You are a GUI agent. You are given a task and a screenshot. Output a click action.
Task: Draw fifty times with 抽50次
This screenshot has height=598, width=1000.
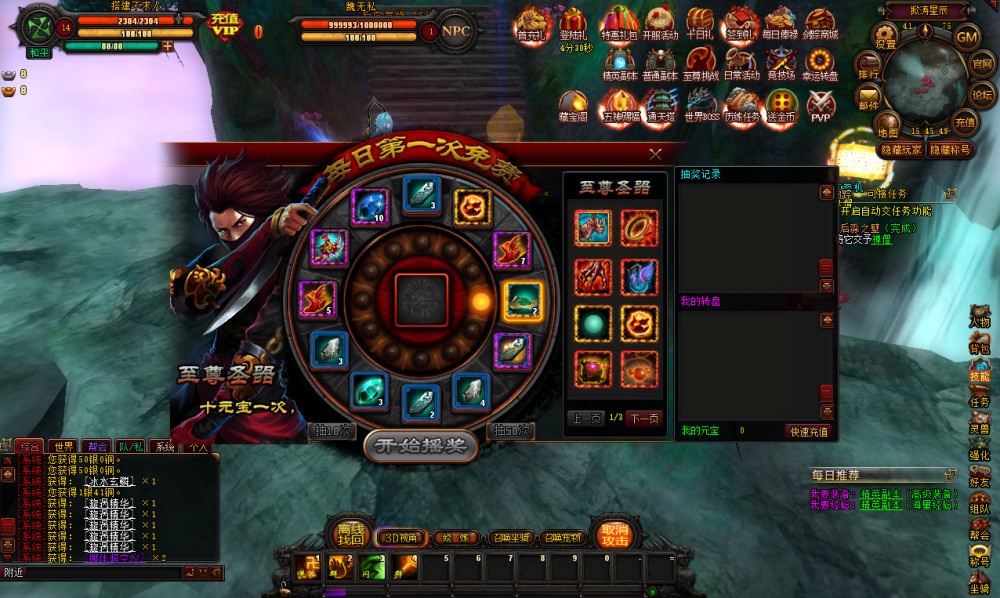[511, 430]
